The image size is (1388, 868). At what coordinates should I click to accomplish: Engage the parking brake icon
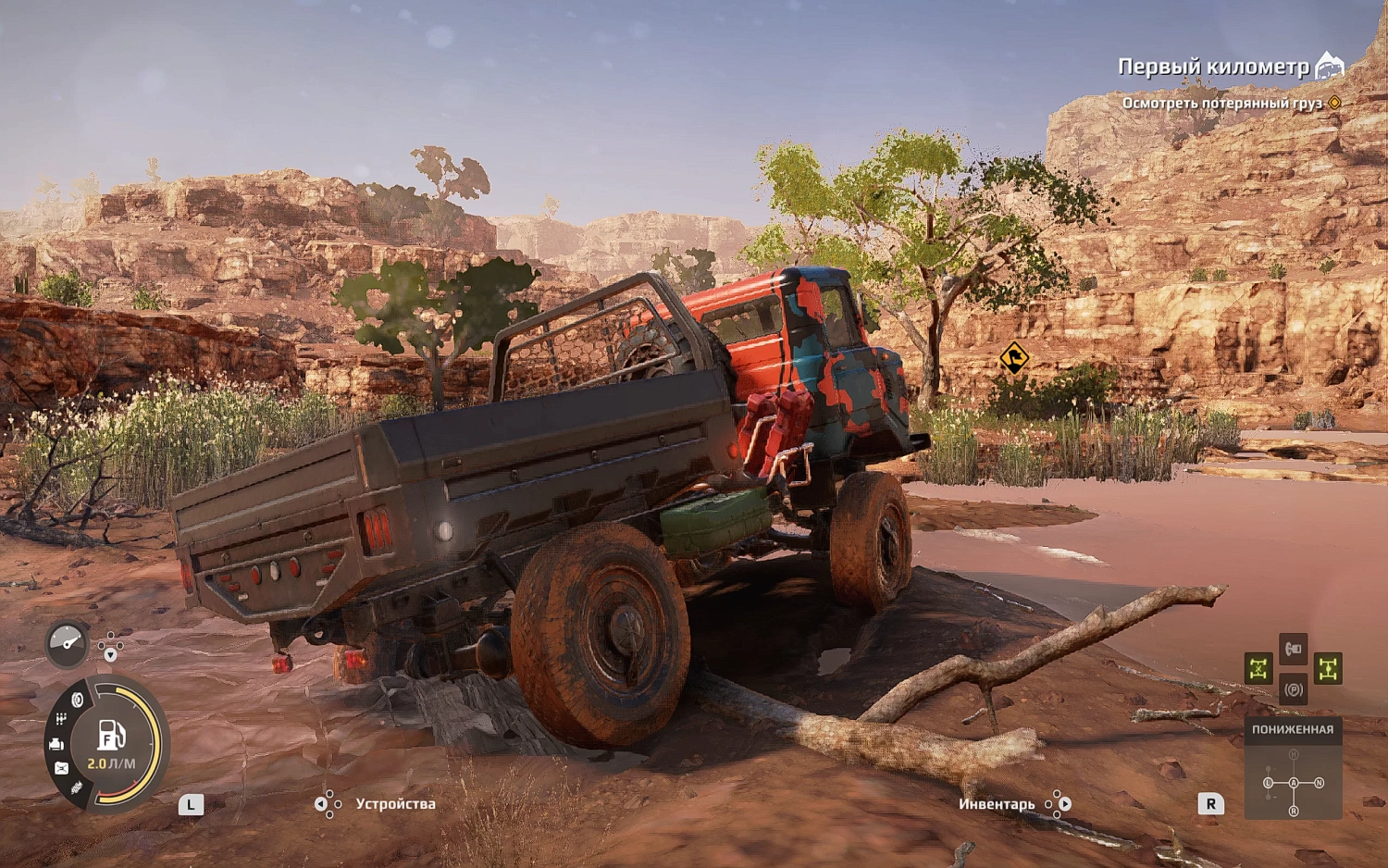1294,689
